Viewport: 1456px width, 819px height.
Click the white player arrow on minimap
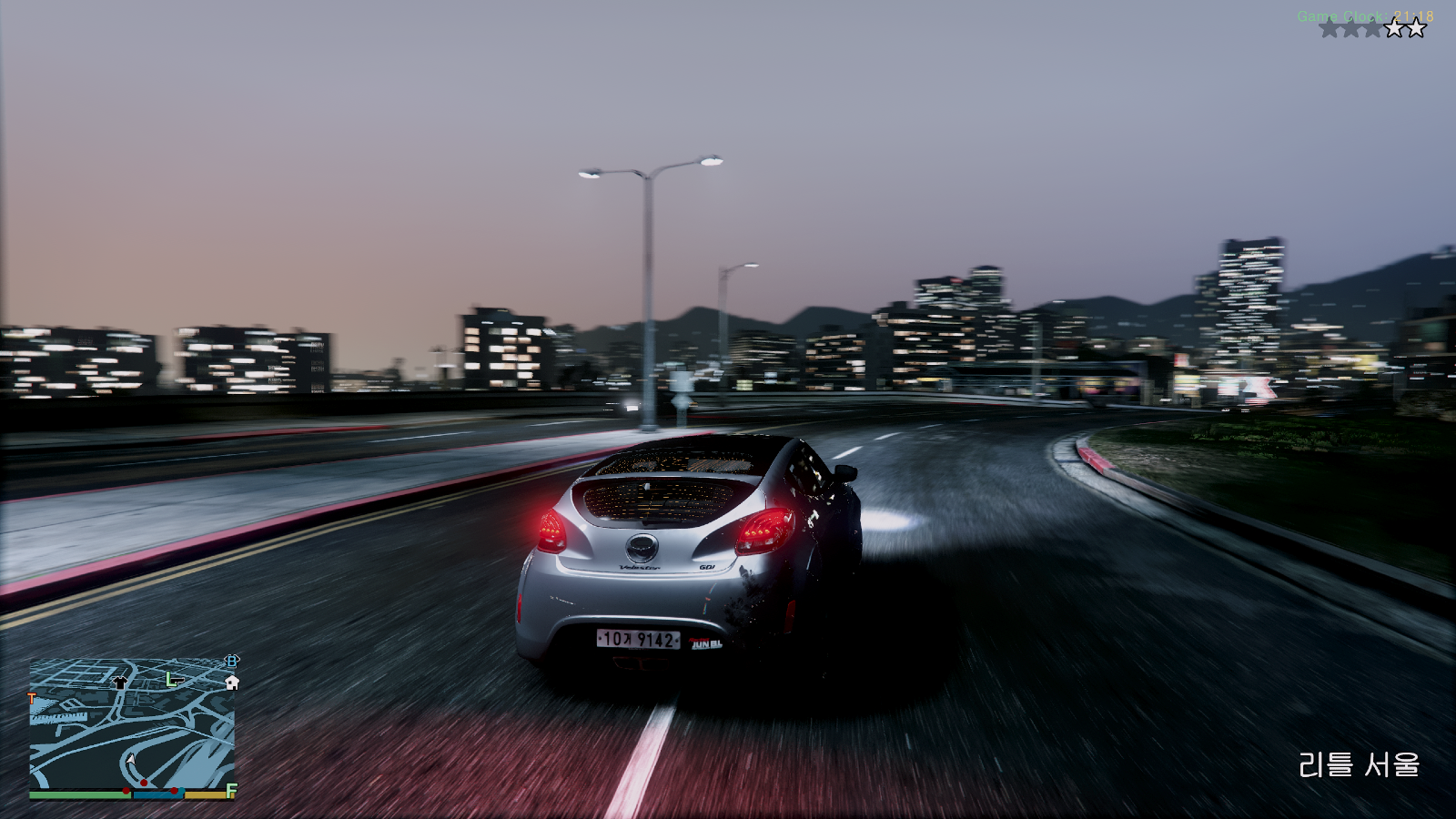[x=132, y=760]
